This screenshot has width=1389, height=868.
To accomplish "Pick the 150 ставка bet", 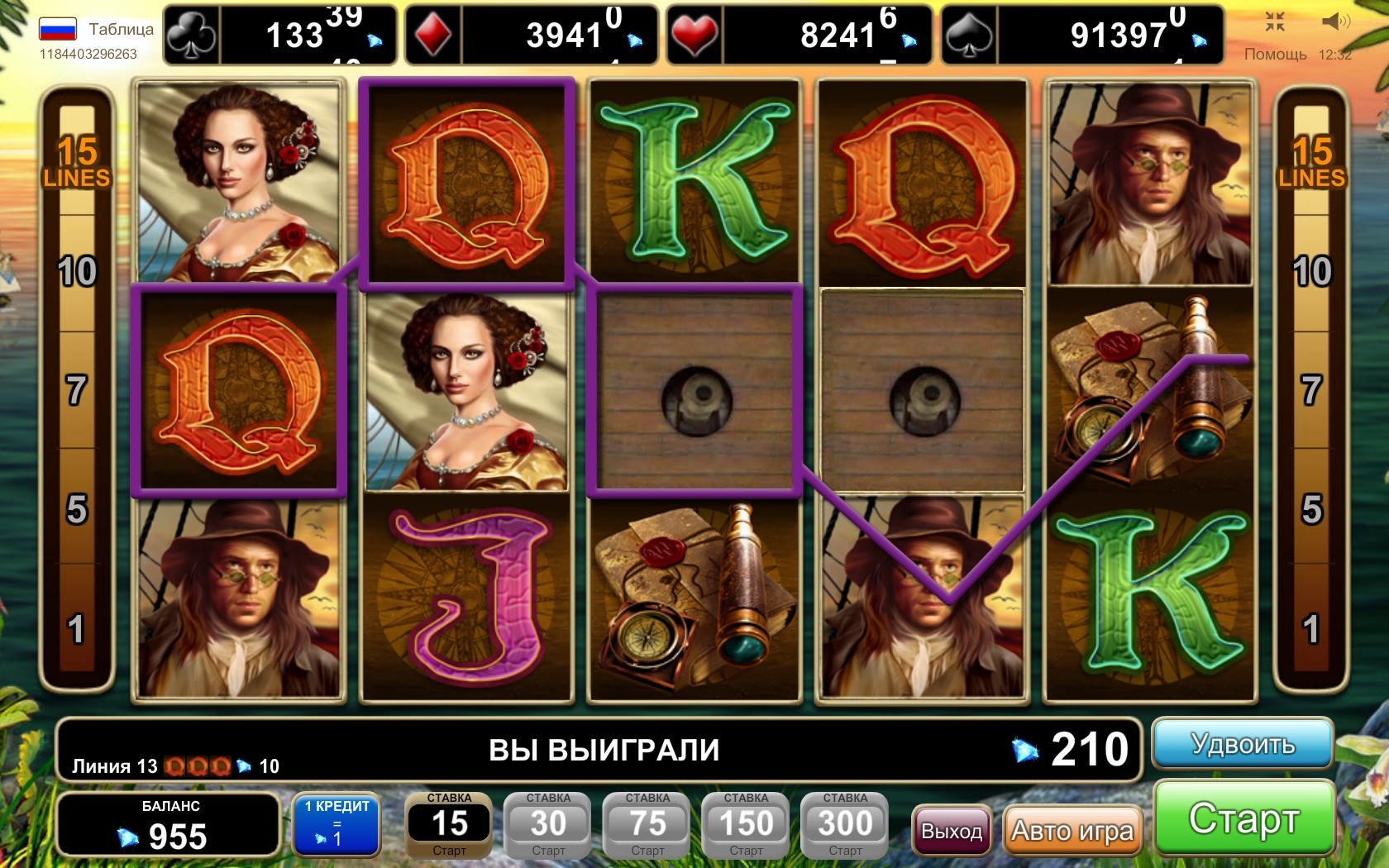I will pyautogui.click(x=746, y=825).
